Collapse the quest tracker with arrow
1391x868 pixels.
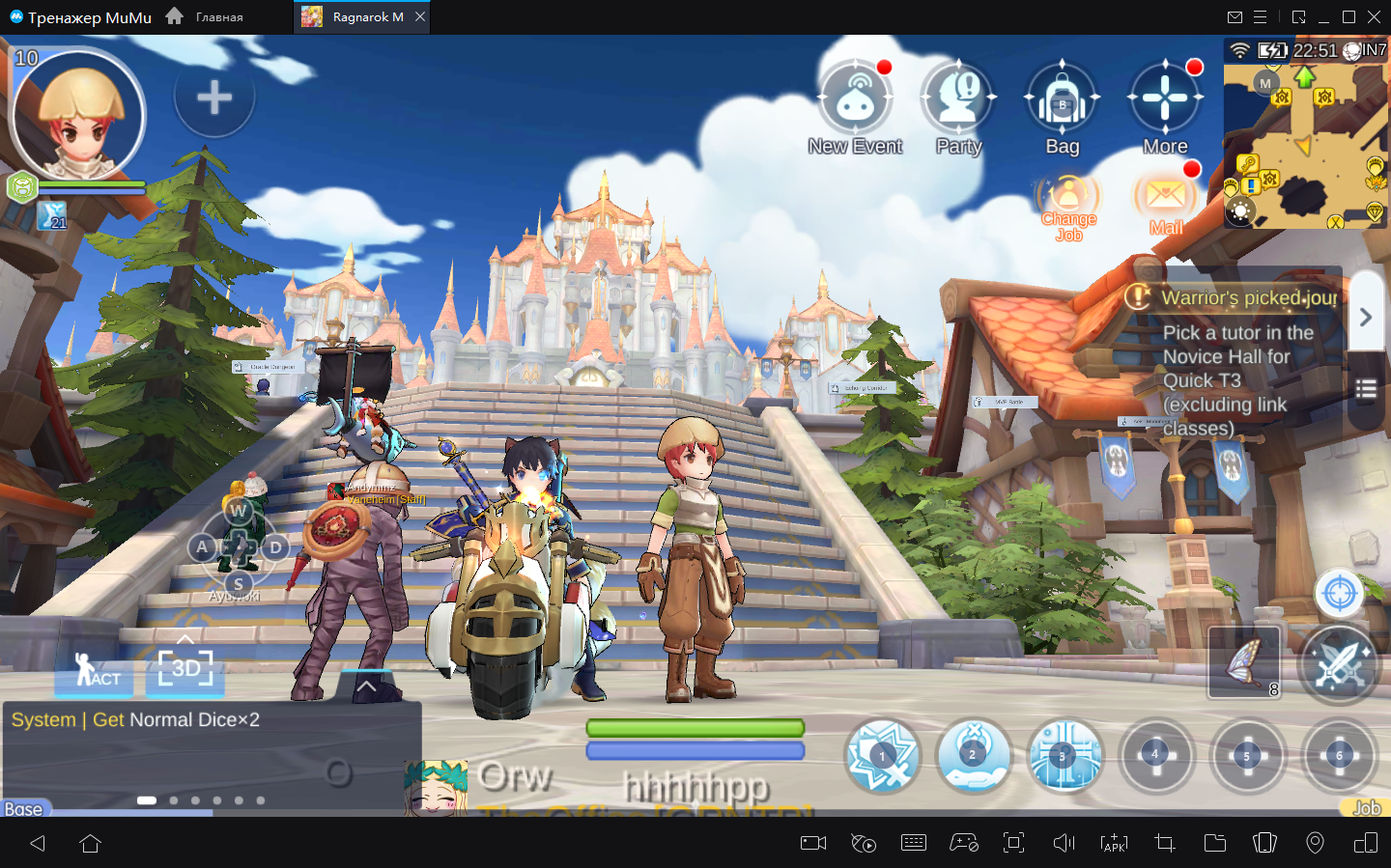[x=1365, y=317]
